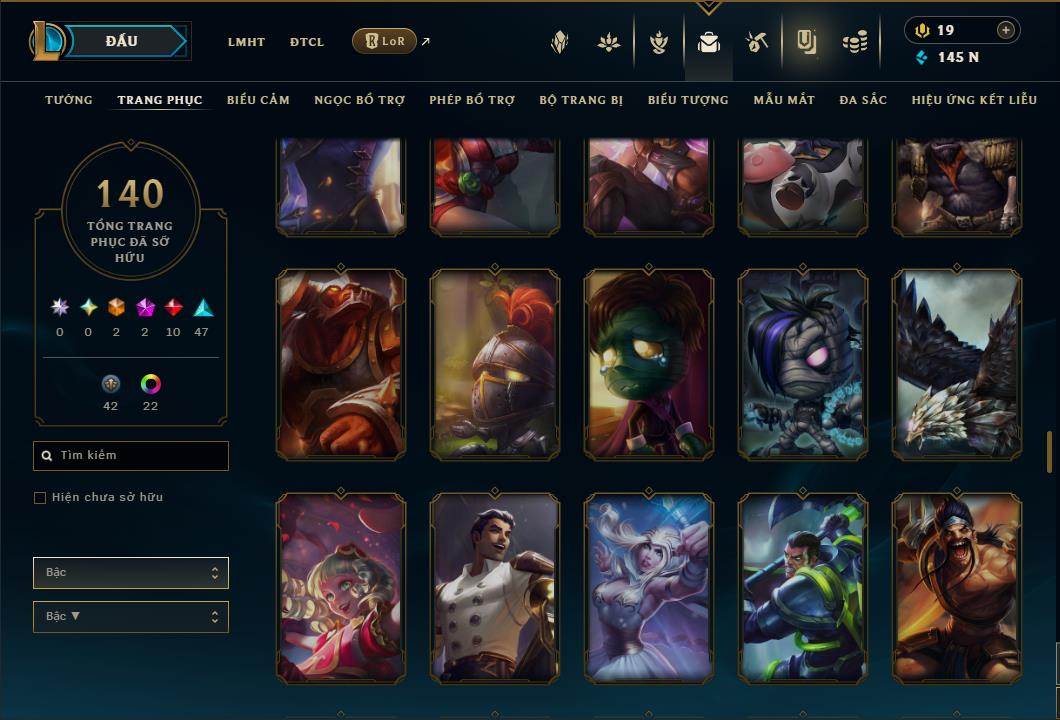Add currency with the plus button
Screen dimensions: 1060x720
pos(1005,30)
